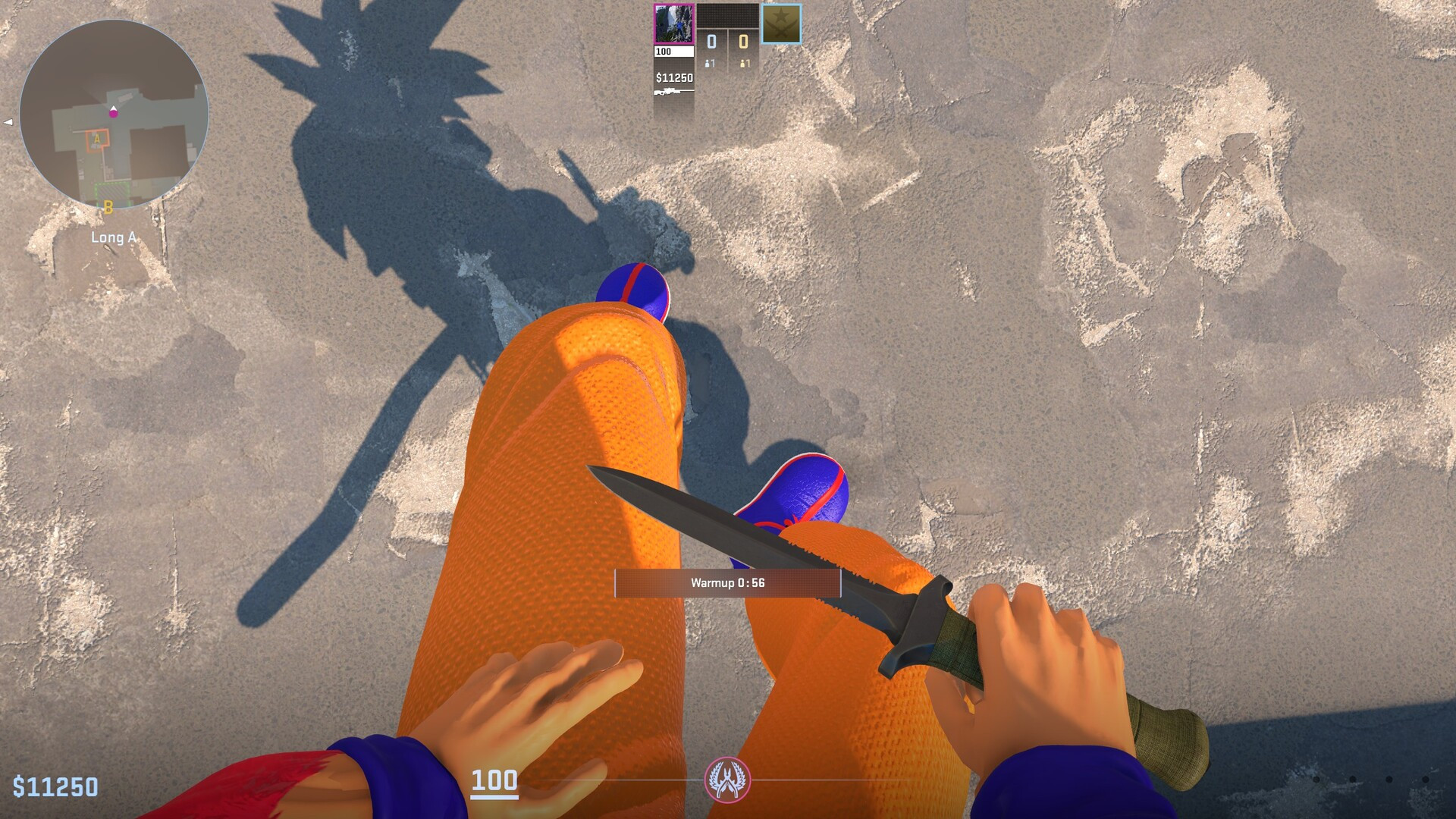Click bombsite A marker on the radar
Image resolution: width=1456 pixels, height=819 pixels.
97,140
